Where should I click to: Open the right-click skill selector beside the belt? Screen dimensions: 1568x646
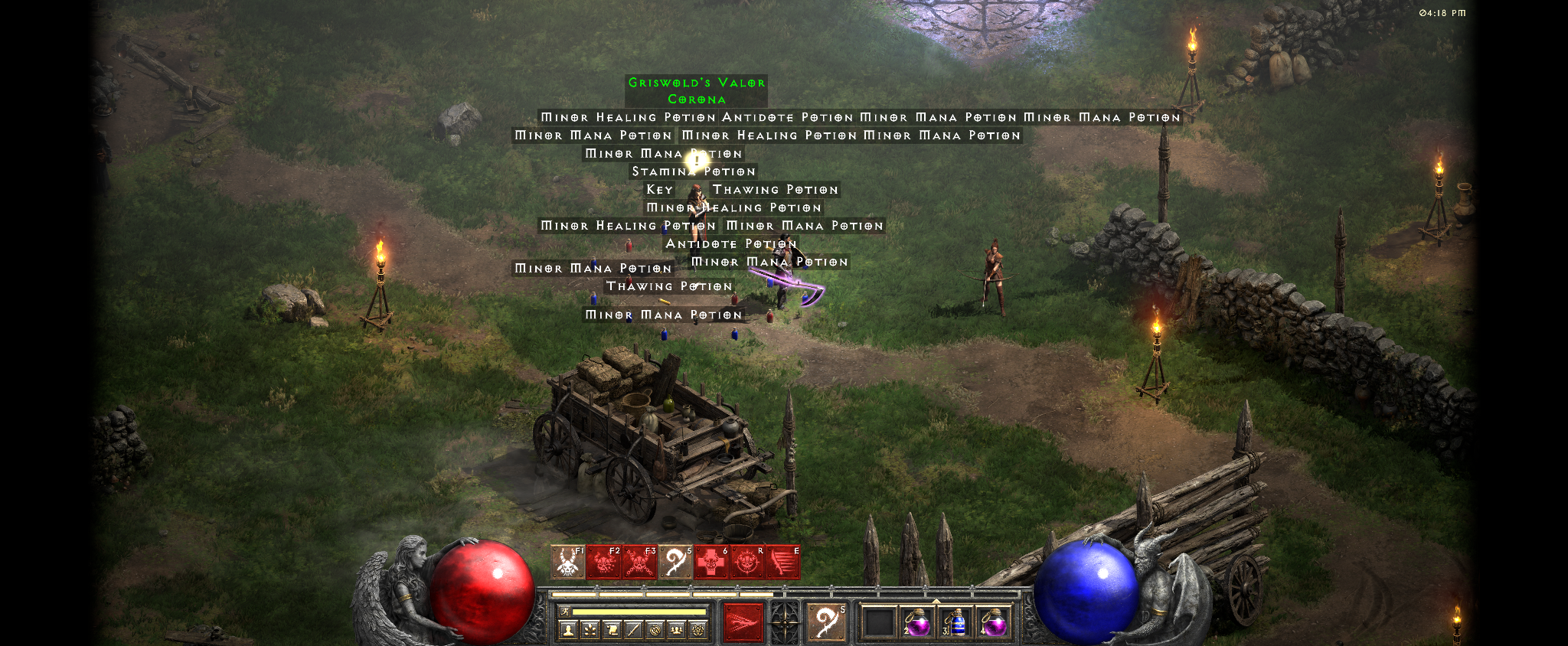(826, 622)
